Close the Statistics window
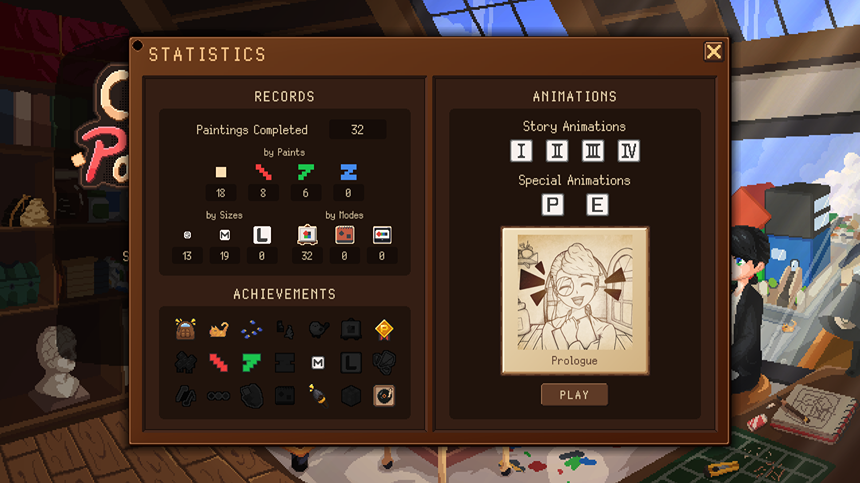Screen dimensions: 860x483 pyautogui.click(x=713, y=52)
